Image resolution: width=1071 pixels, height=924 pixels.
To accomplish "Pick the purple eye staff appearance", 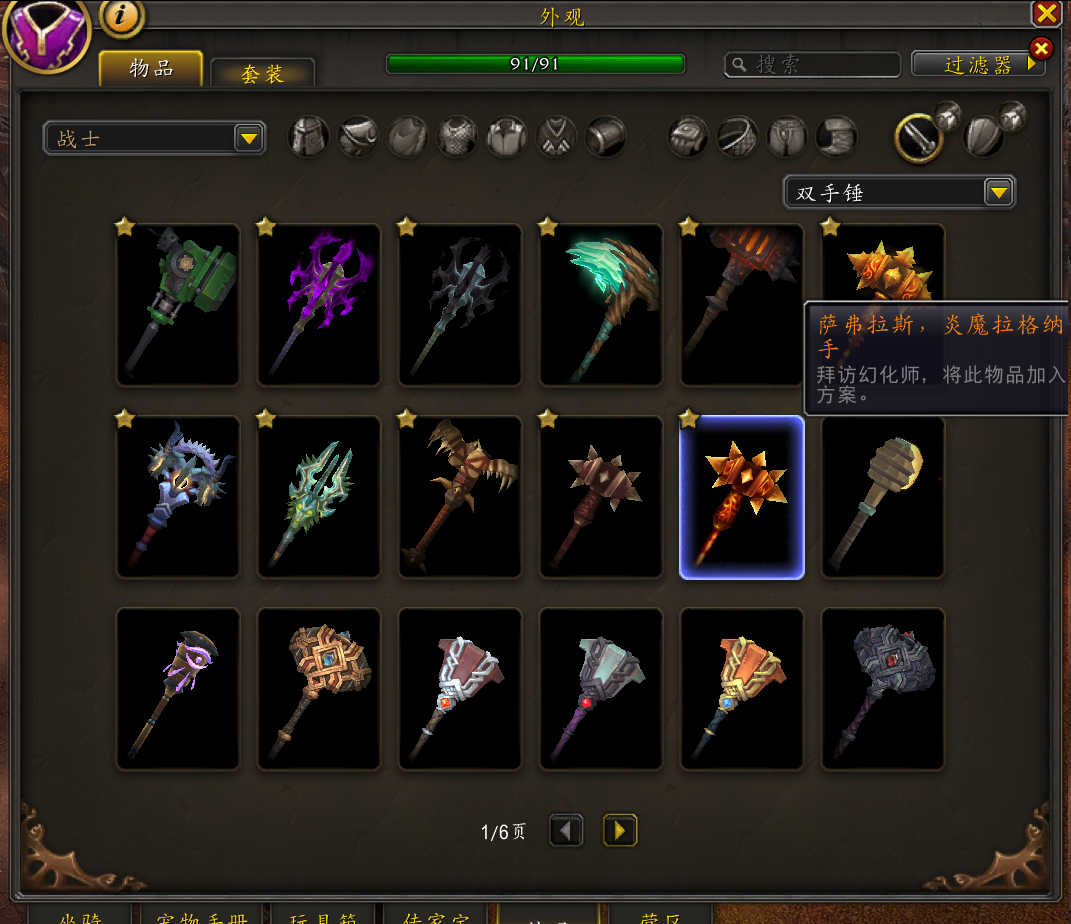I will [x=178, y=689].
